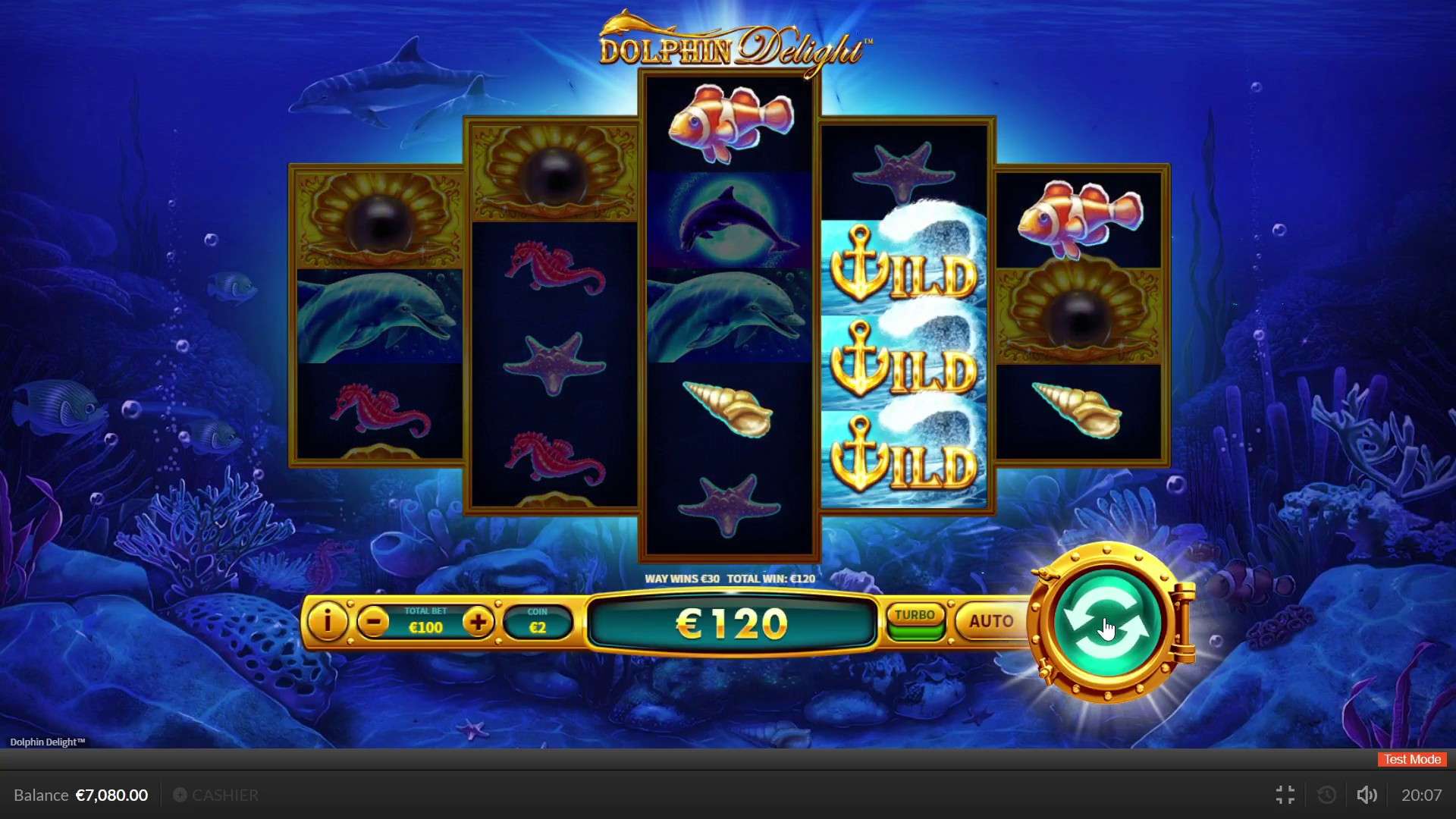The height and width of the screenshot is (819, 1456).
Task: Expand the €120 win display panel
Action: point(730,624)
